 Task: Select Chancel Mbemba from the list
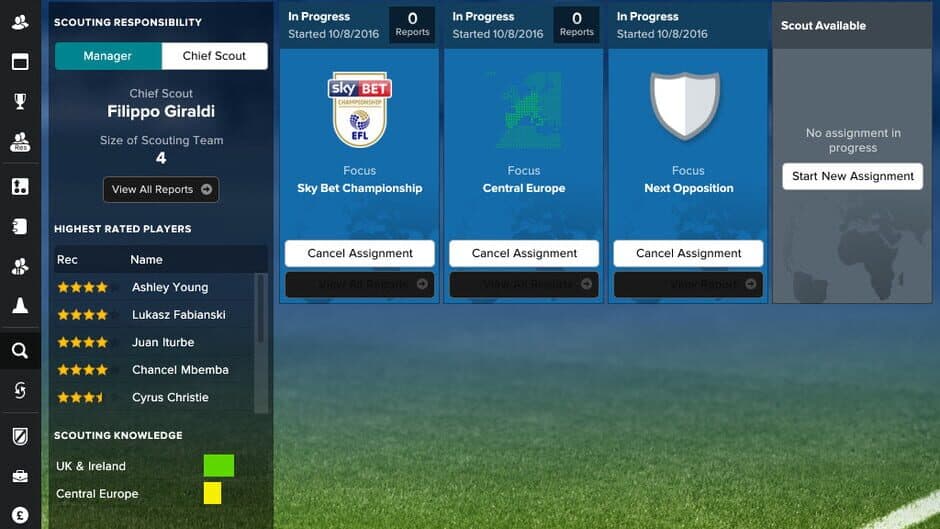pos(180,369)
